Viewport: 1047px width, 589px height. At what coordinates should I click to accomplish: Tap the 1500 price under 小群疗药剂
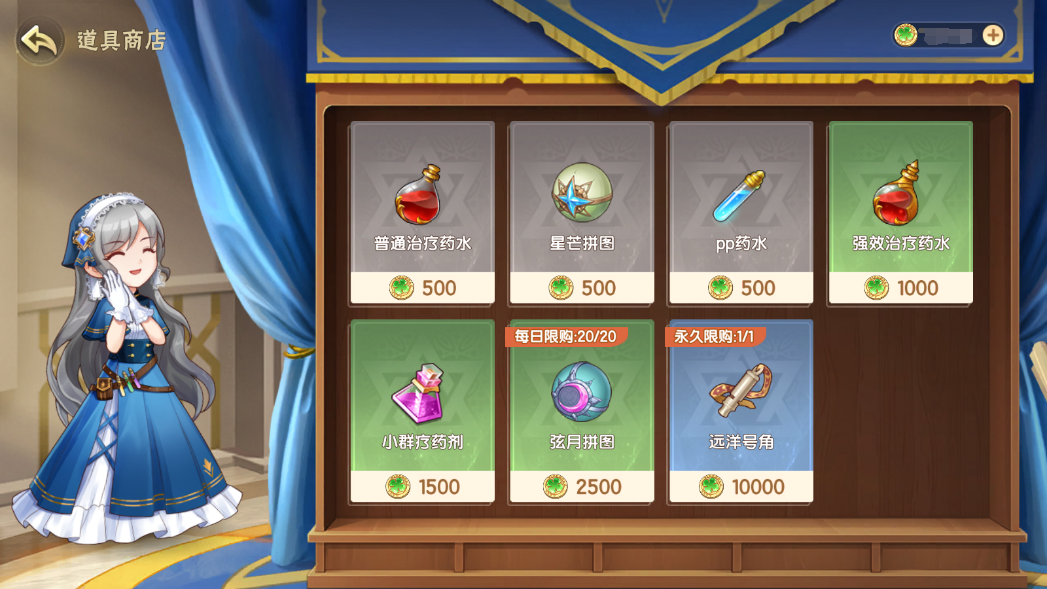coord(422,487)
